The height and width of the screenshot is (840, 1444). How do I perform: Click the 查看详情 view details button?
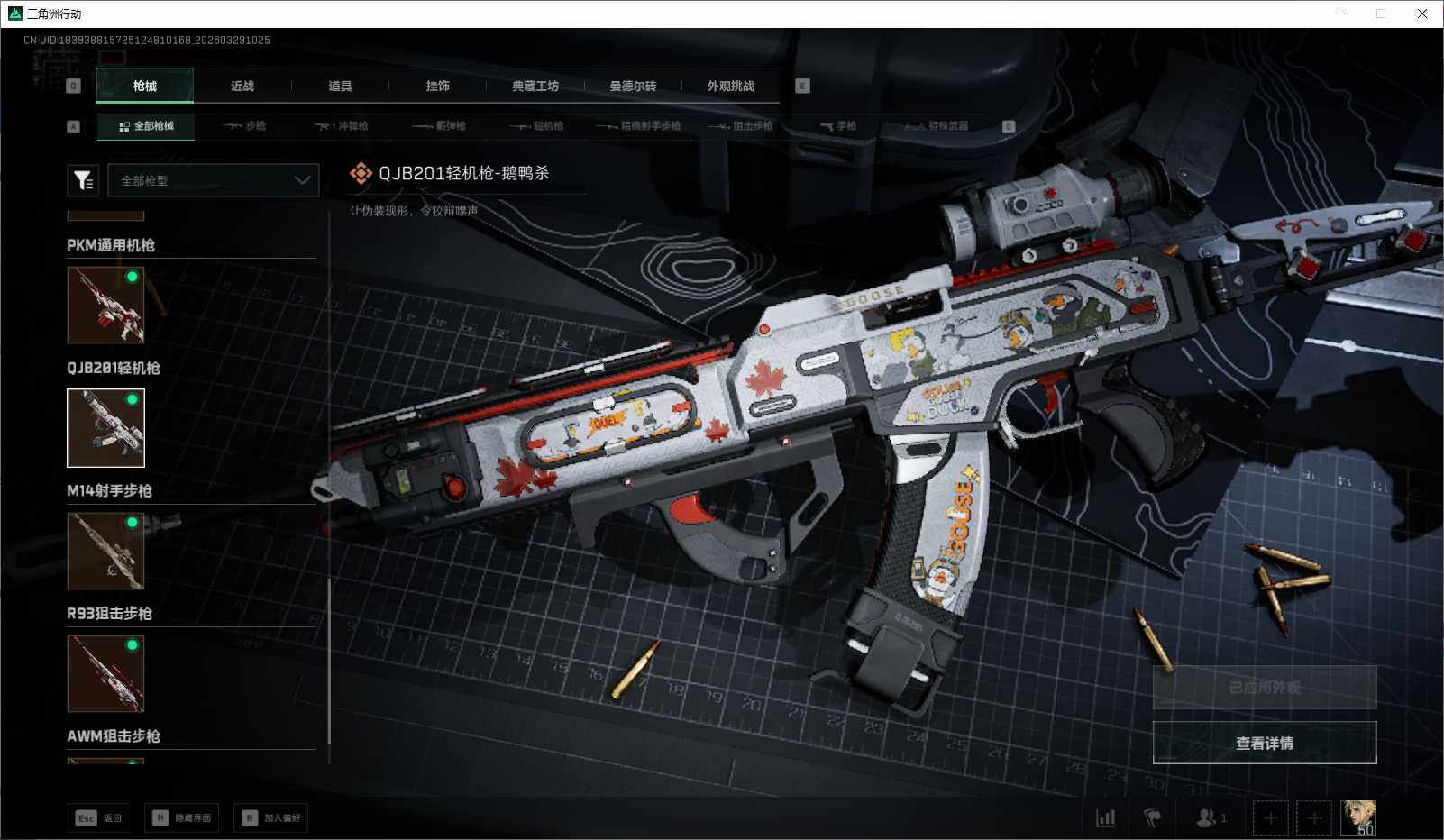tap(1264, 743)
